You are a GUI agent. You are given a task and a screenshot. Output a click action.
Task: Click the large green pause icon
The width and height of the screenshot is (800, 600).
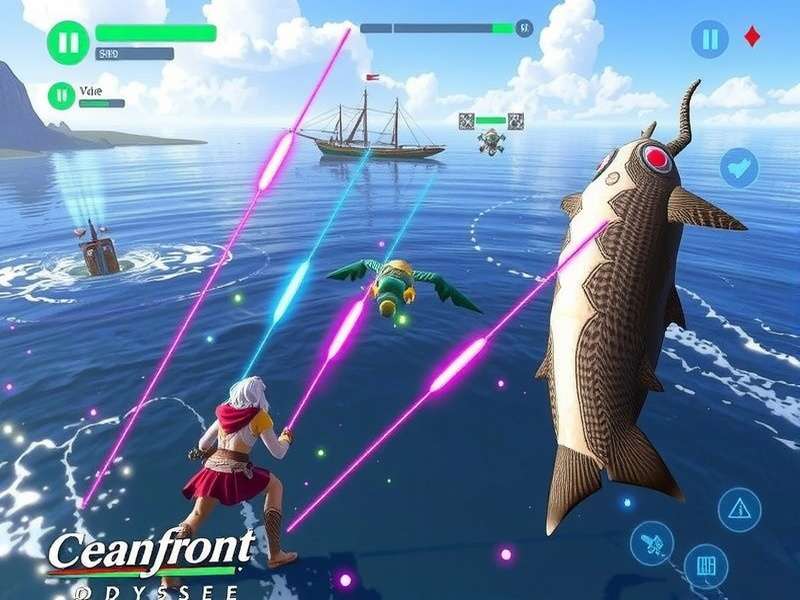[x=68, y=43]
